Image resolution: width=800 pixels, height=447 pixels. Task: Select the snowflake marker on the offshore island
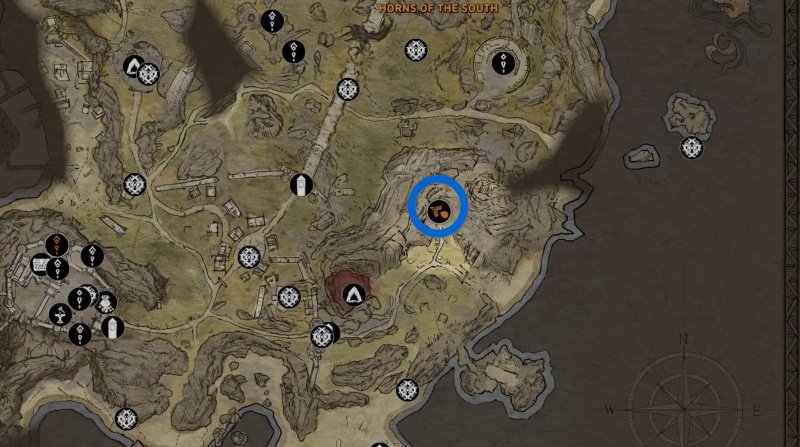click(691, 148)
